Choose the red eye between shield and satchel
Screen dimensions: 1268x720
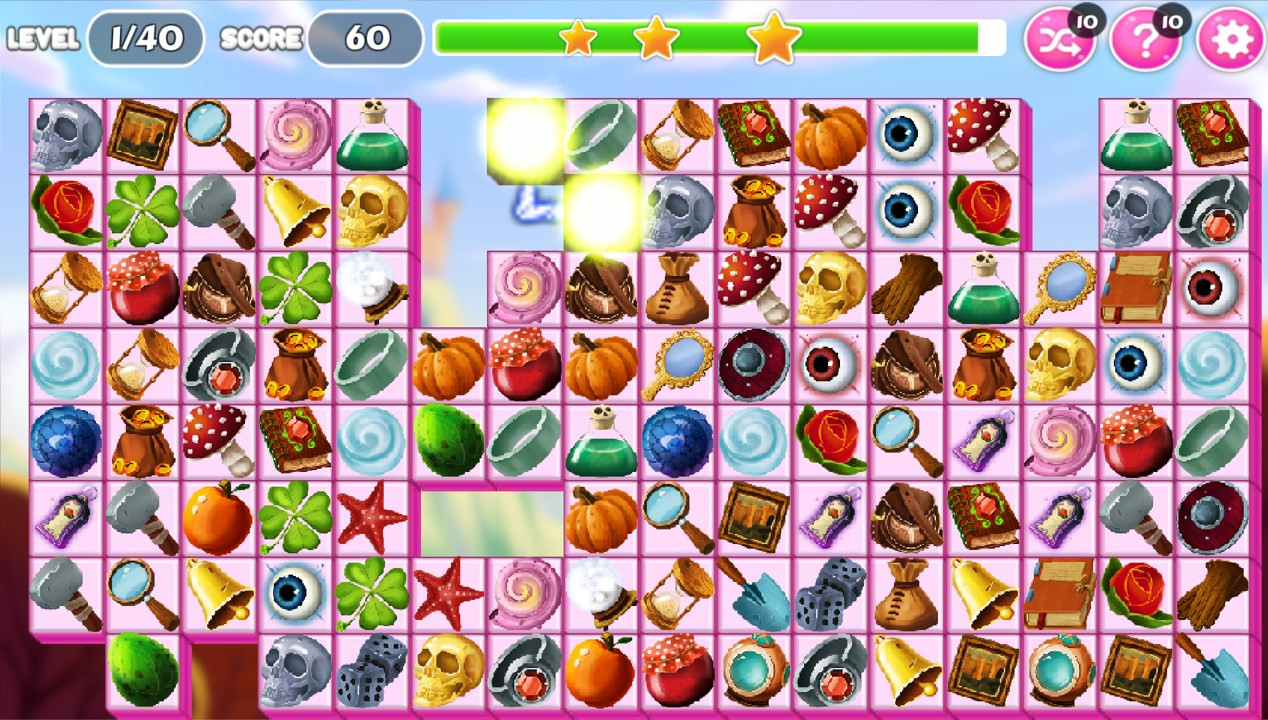[830, 366]
